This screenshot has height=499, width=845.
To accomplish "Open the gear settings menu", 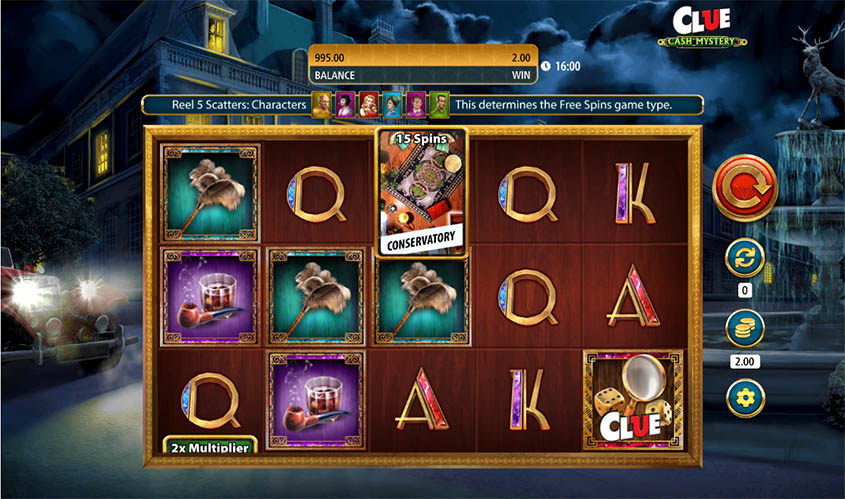I will [x=744, y=398].
